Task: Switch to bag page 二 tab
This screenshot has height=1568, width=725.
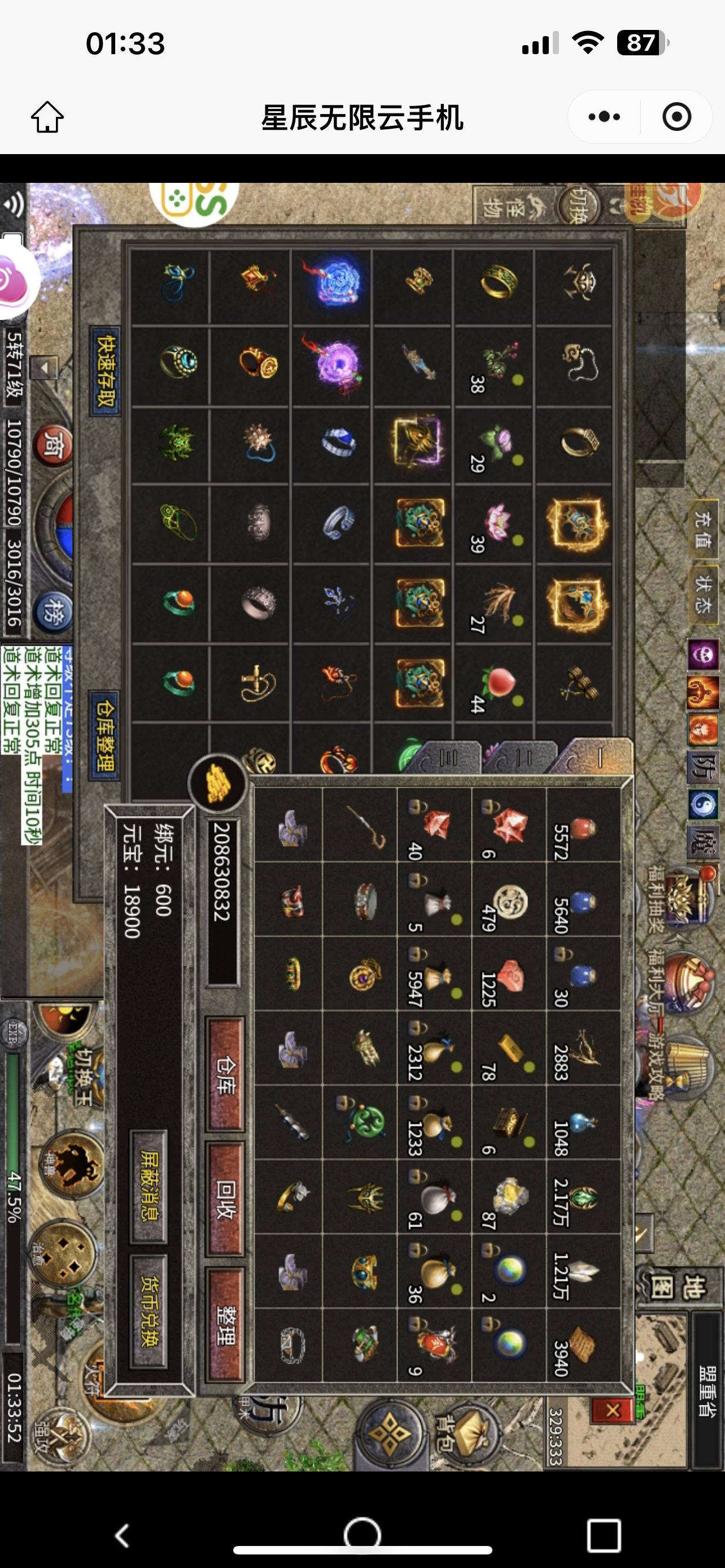Action: pos(520,757)
